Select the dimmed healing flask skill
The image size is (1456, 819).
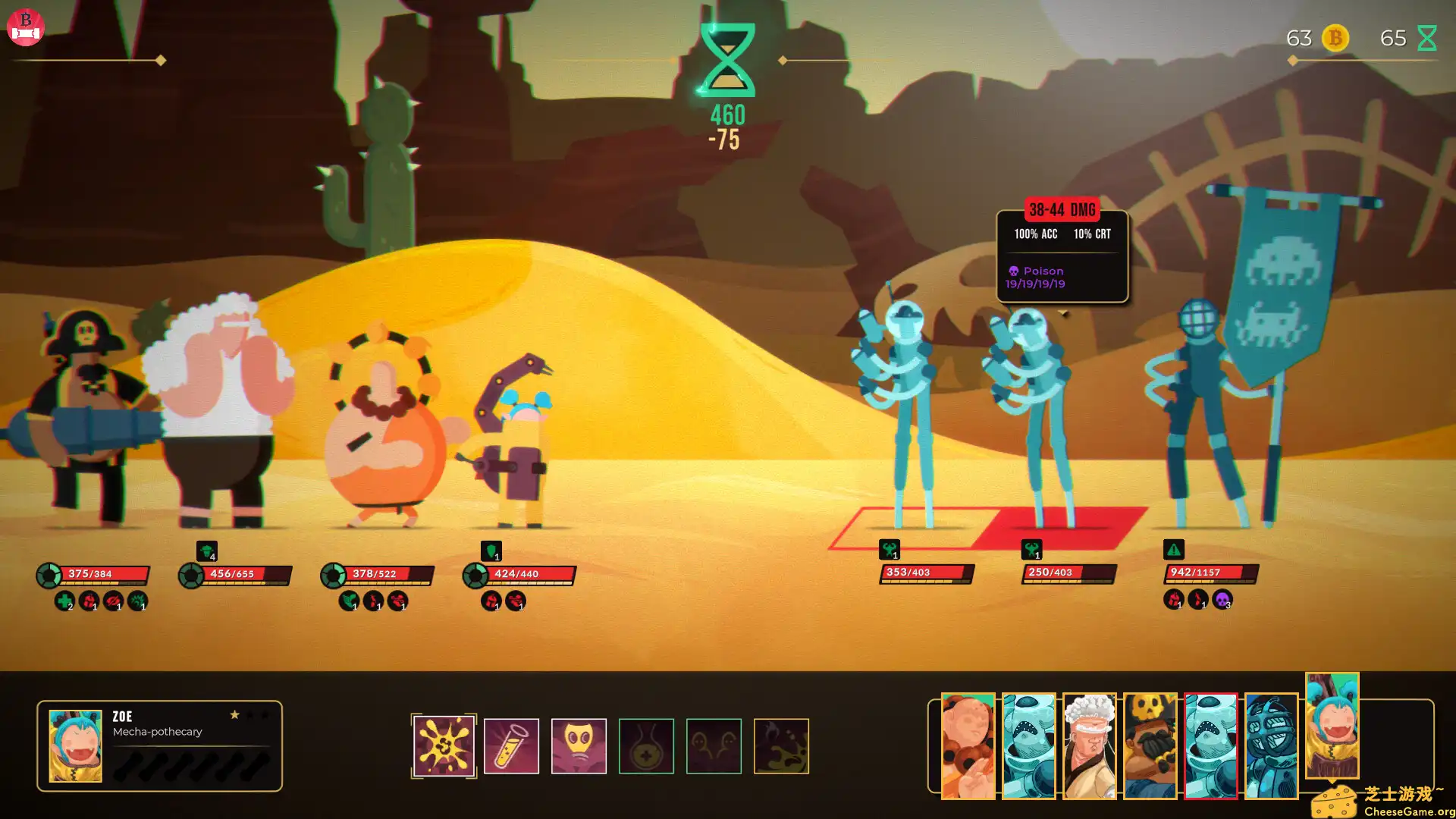pyautogui.click(x=646, y=746)
